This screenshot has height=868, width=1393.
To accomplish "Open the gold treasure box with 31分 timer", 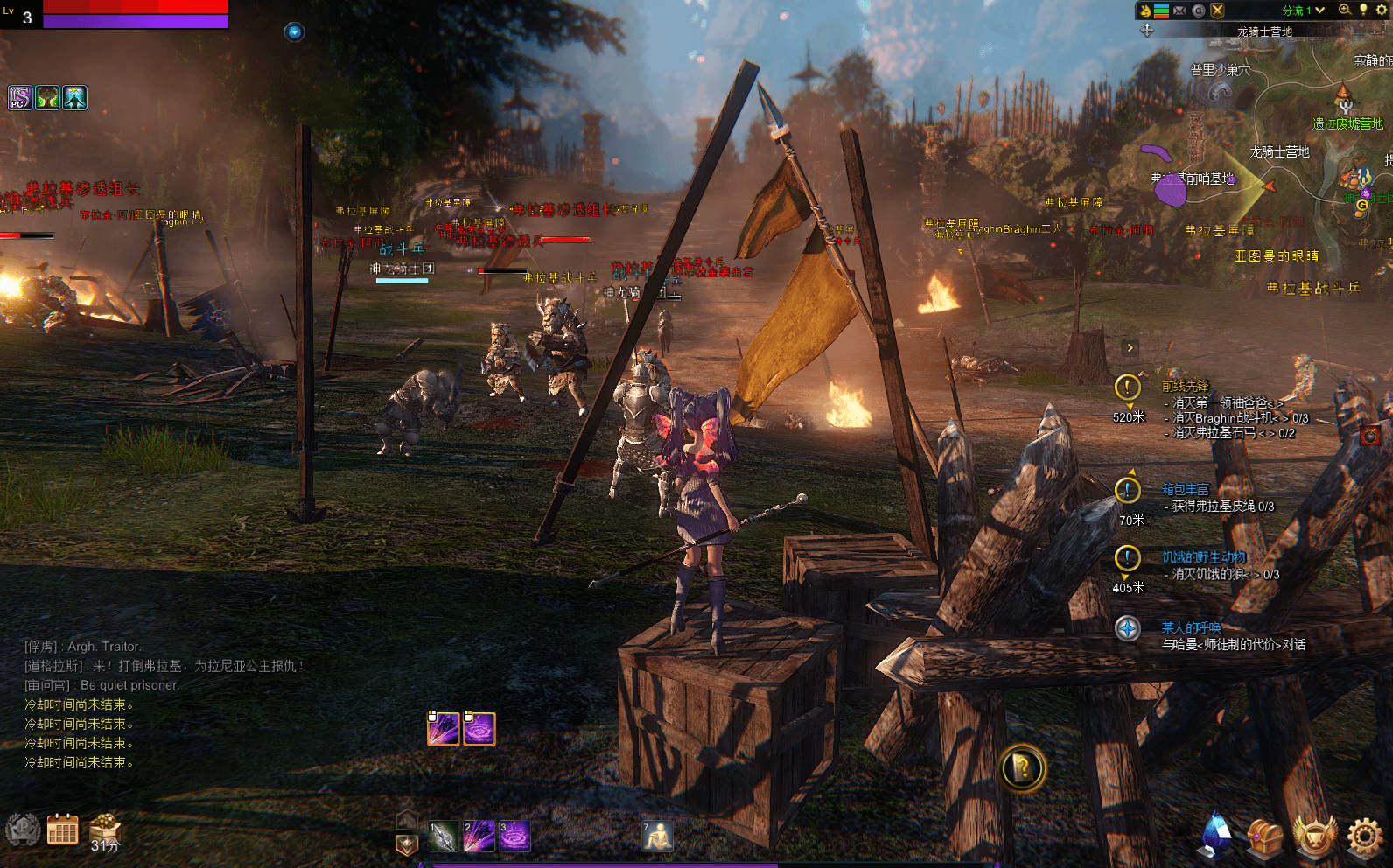I will tap(105, 827).
